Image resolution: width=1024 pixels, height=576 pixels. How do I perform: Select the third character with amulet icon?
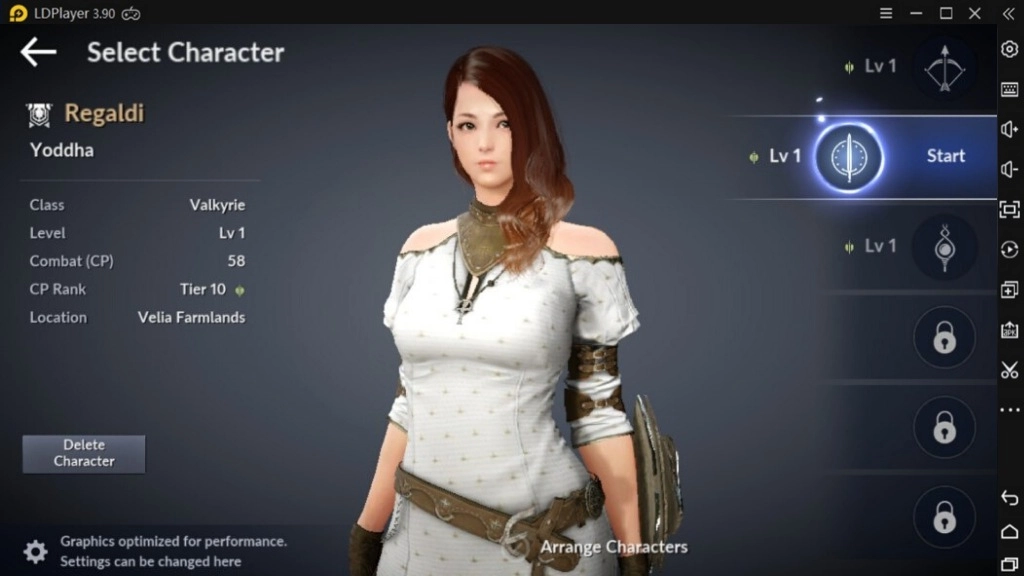pos(944,246)
